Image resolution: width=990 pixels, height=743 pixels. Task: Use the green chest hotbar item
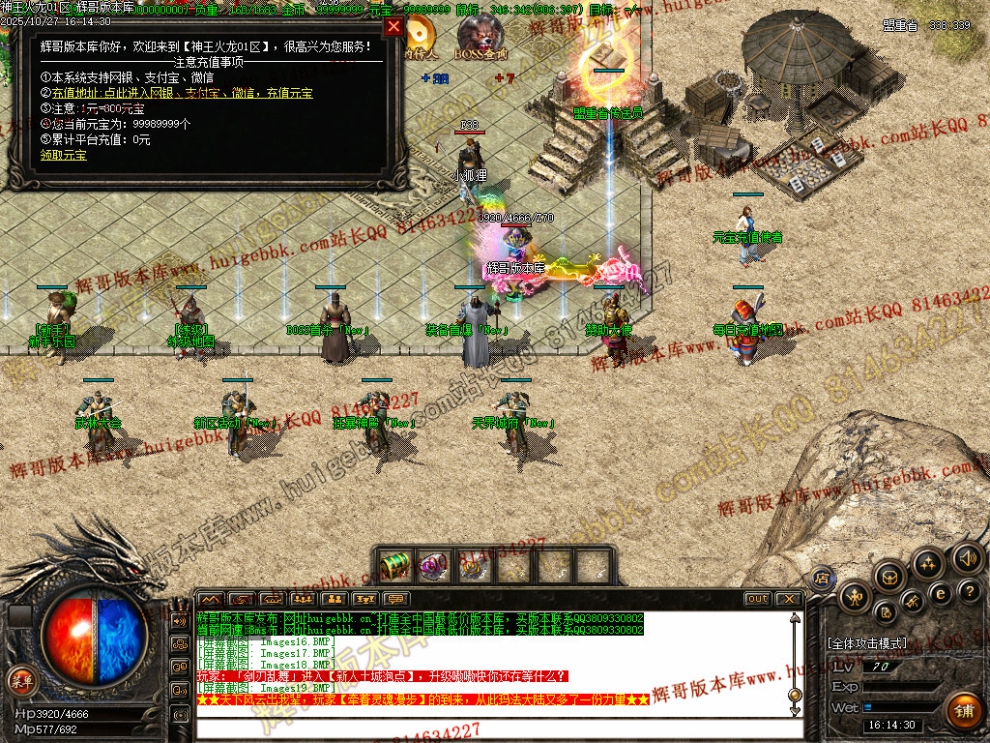pos(397,566)
